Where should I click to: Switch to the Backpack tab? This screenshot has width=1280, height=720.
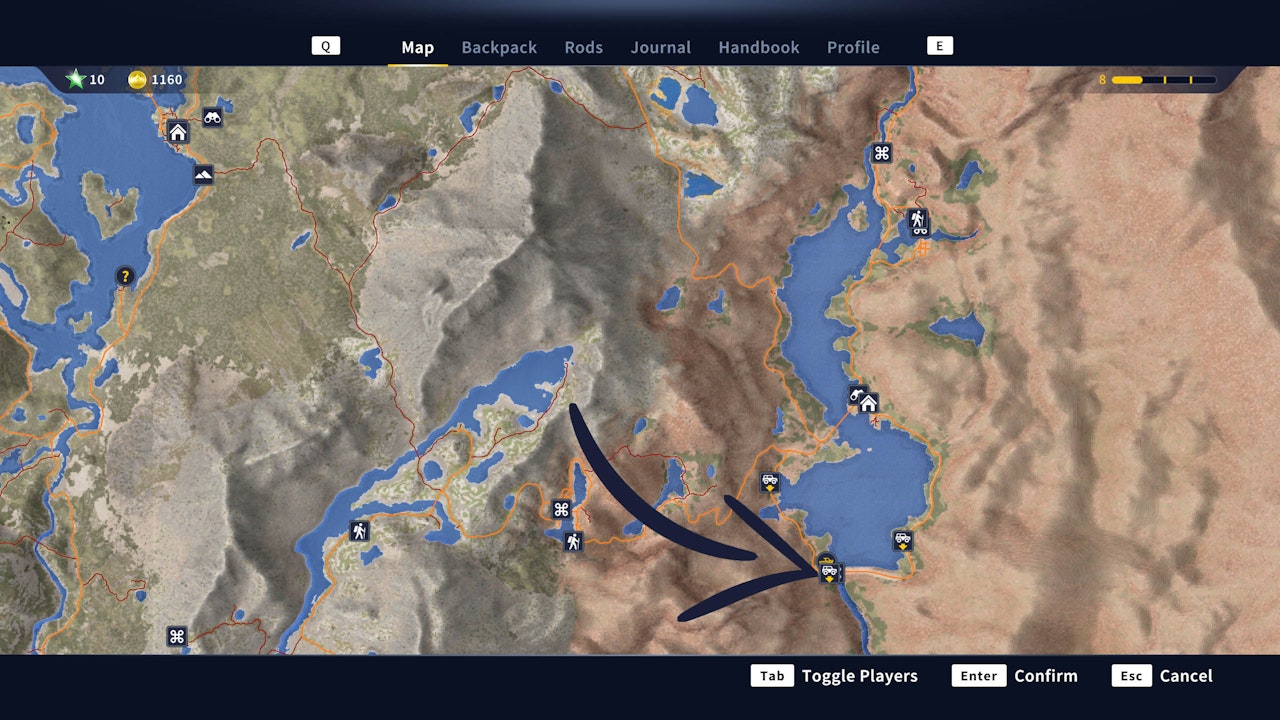[x=498, y=47]
